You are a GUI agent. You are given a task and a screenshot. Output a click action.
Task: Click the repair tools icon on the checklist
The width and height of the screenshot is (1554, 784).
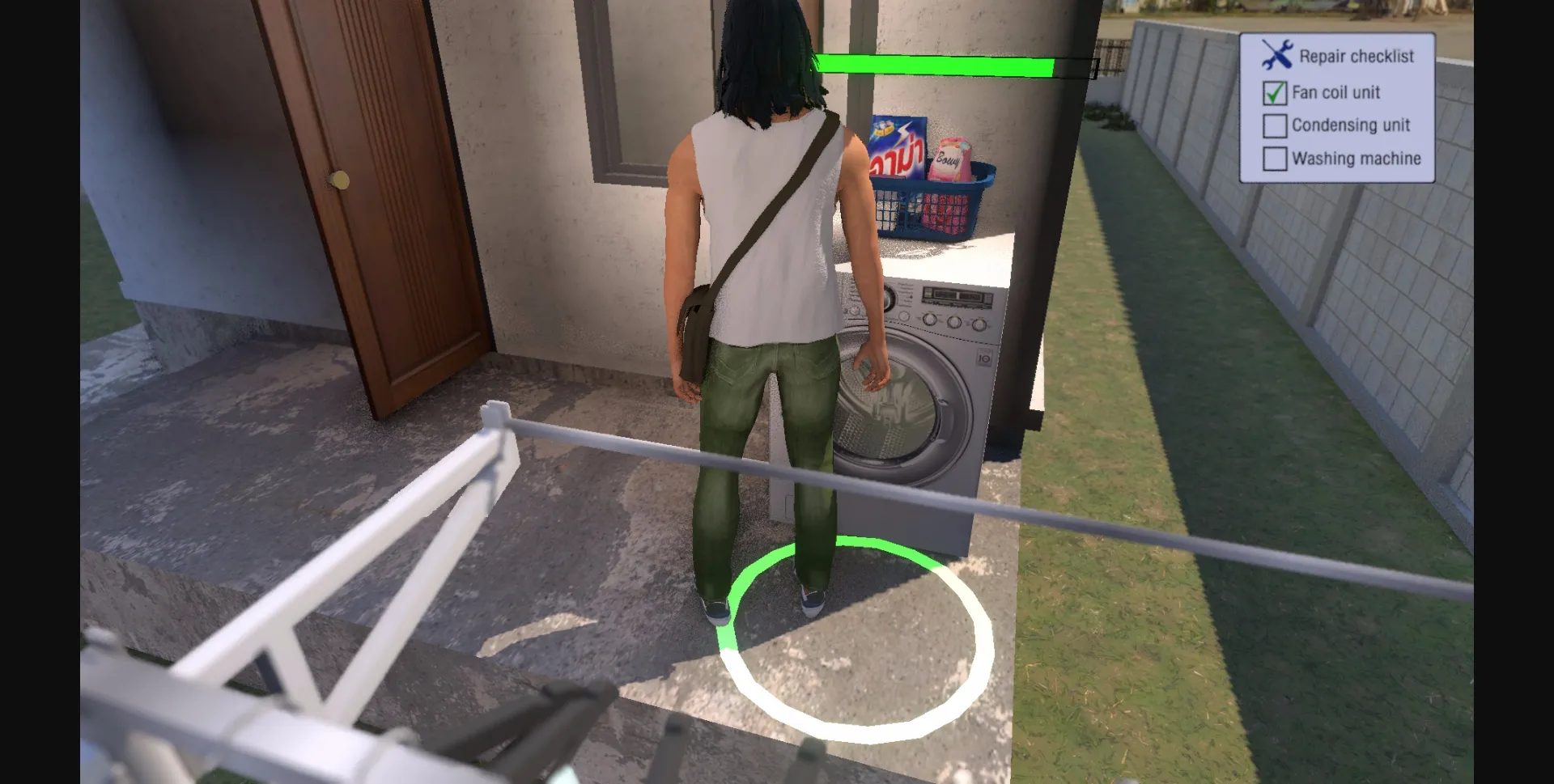pyautogui.click(x=1277, y=53)
